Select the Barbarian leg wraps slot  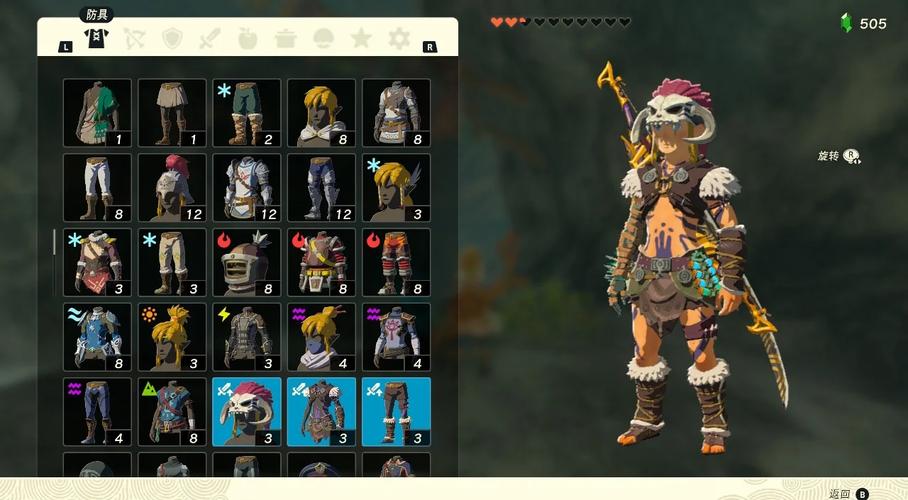396,411
